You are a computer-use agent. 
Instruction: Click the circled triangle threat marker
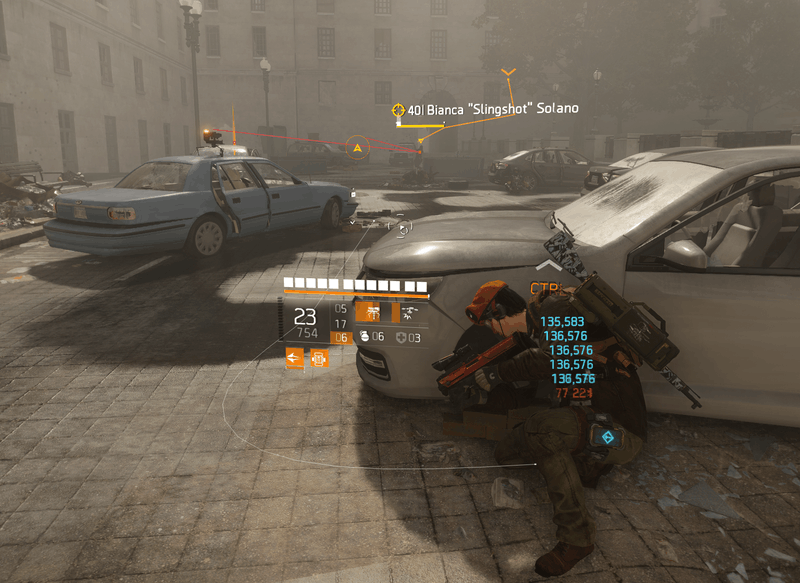click(357, 149)
